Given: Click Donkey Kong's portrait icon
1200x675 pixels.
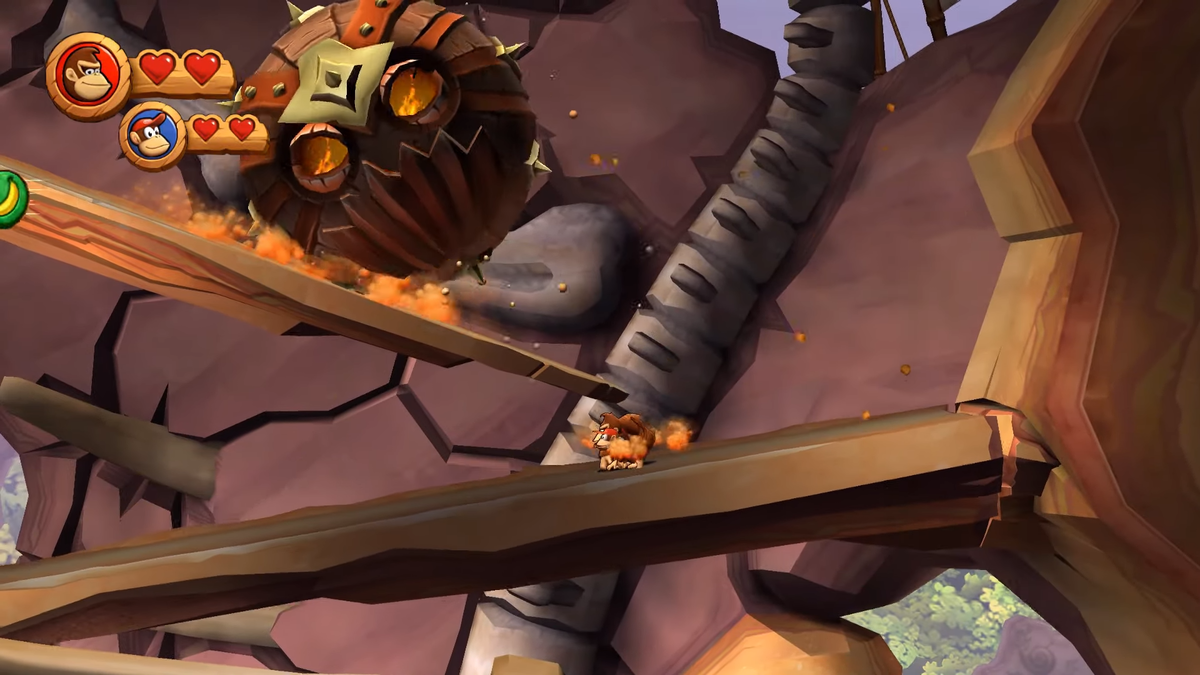Looking at the screenshot, I should [x=88, y=76].
